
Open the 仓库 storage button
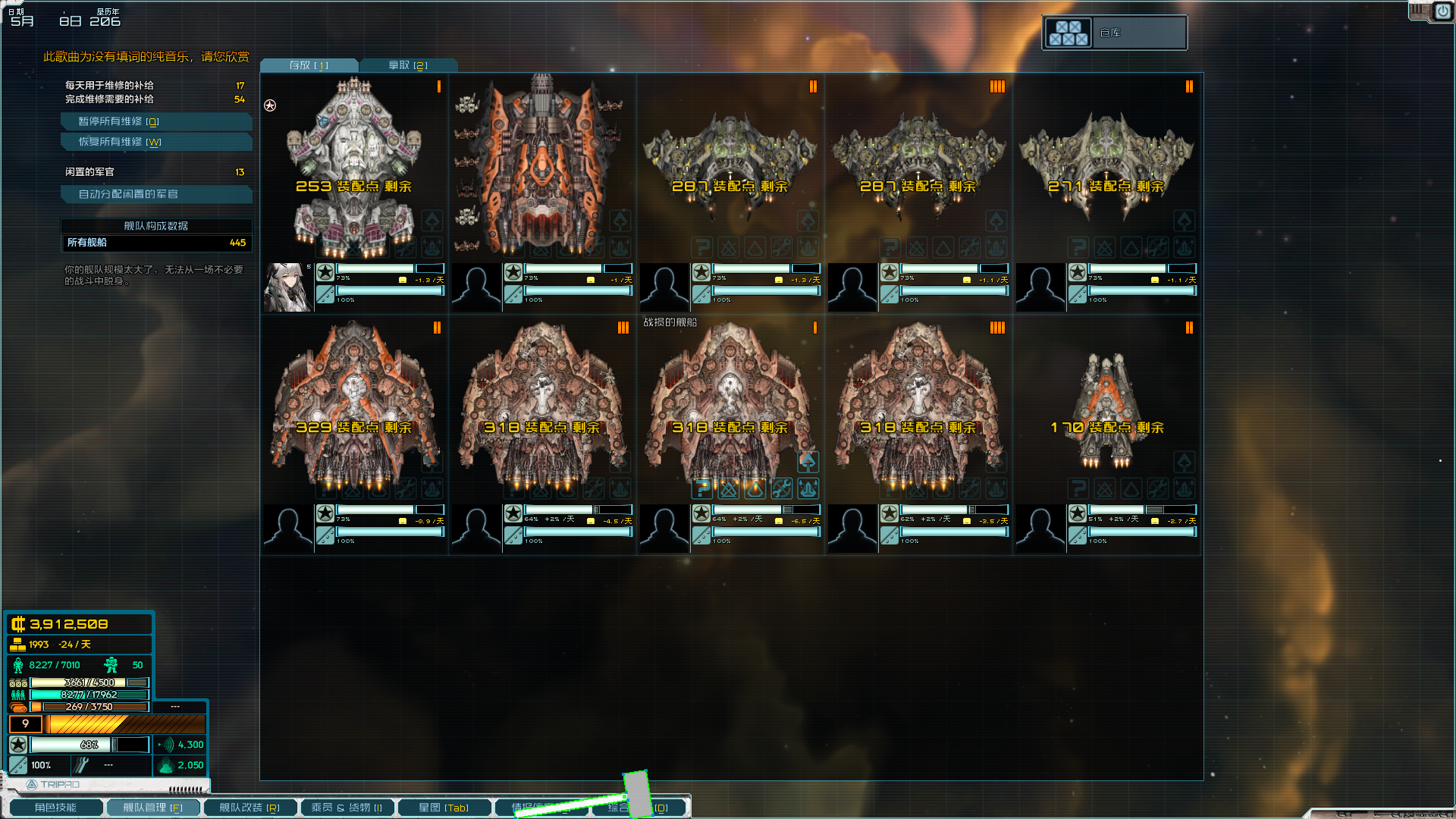point(1114,33)
